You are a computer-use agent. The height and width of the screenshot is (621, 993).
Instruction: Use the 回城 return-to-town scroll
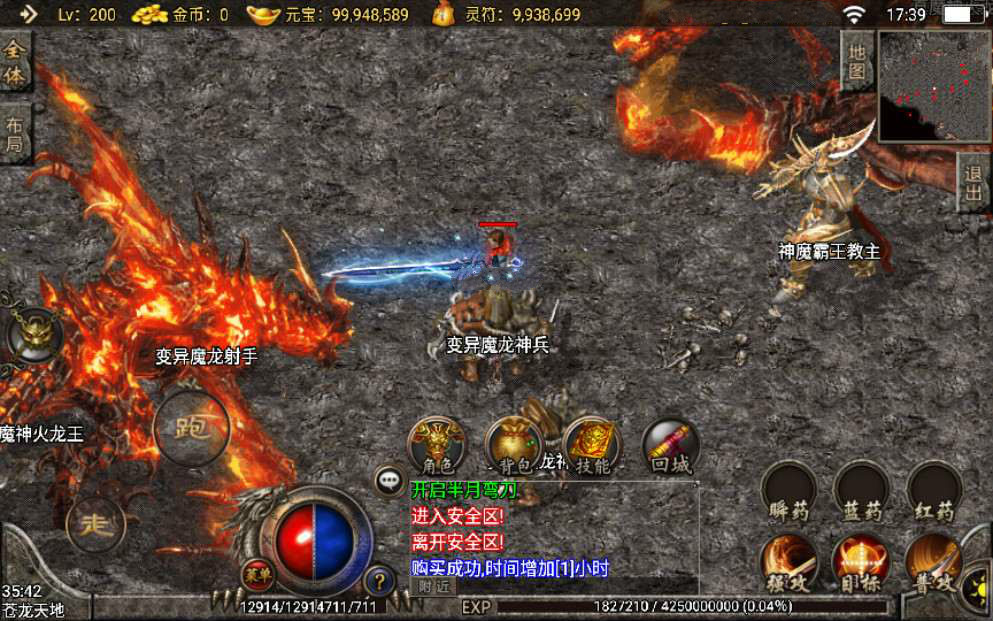(x=670, y=445)
